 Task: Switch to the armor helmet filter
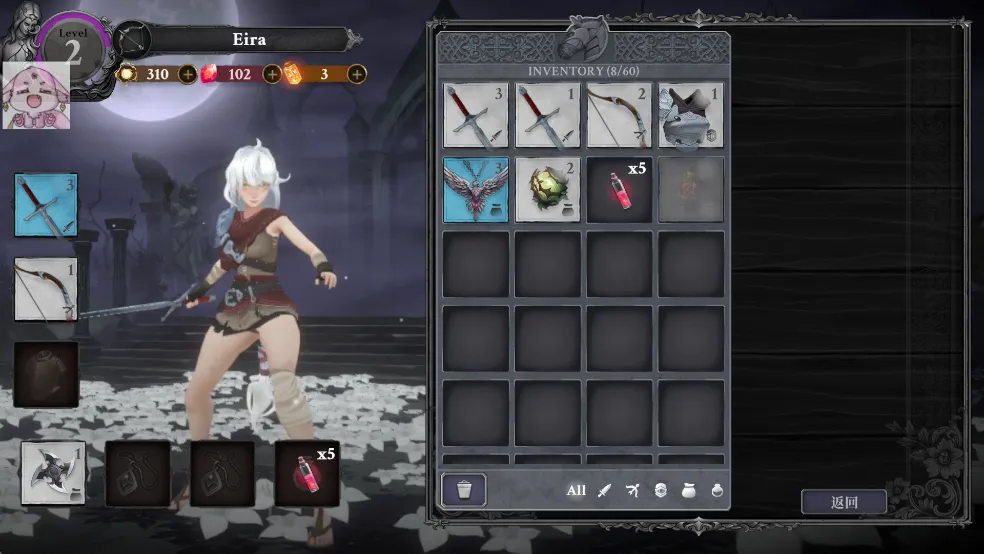(x=660, y=490)
